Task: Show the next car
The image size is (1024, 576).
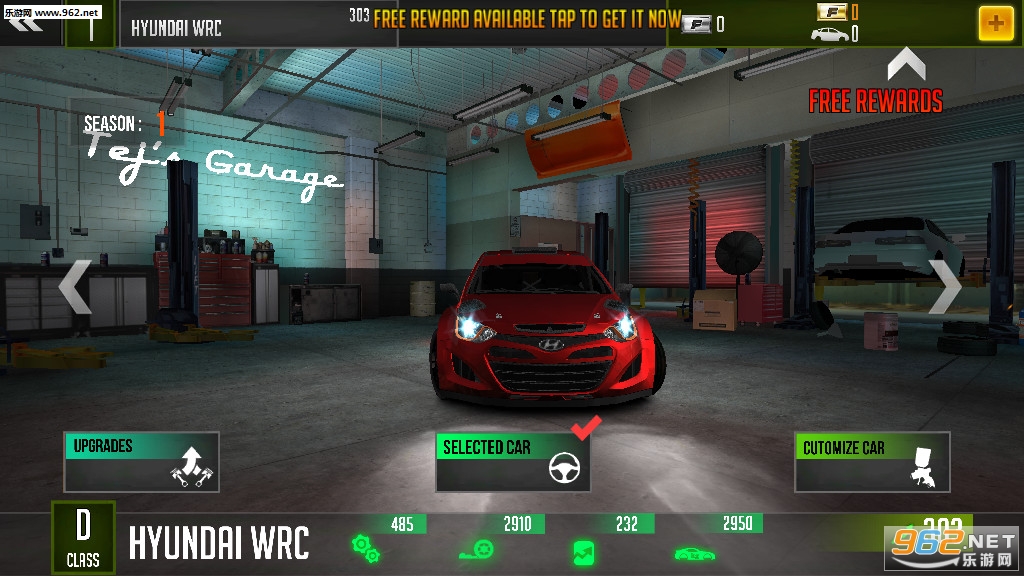Action: point(944,287)
